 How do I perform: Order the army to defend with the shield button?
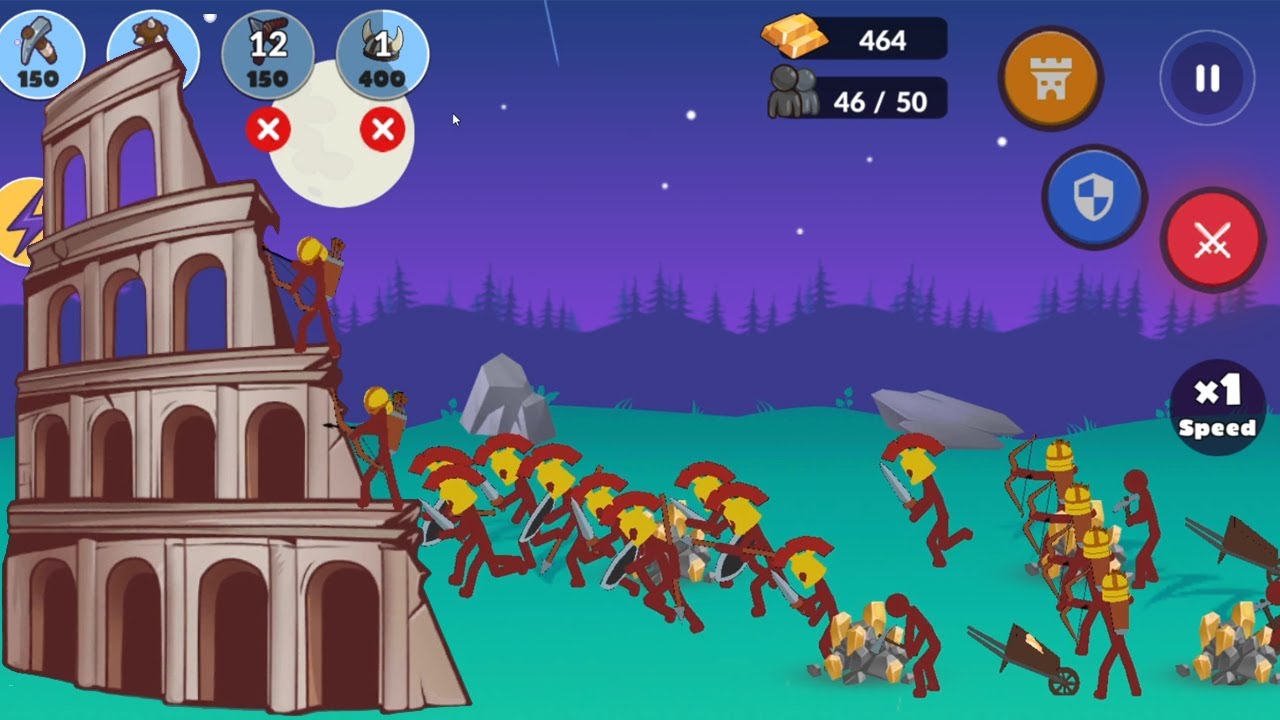[x=1093, y=197]
